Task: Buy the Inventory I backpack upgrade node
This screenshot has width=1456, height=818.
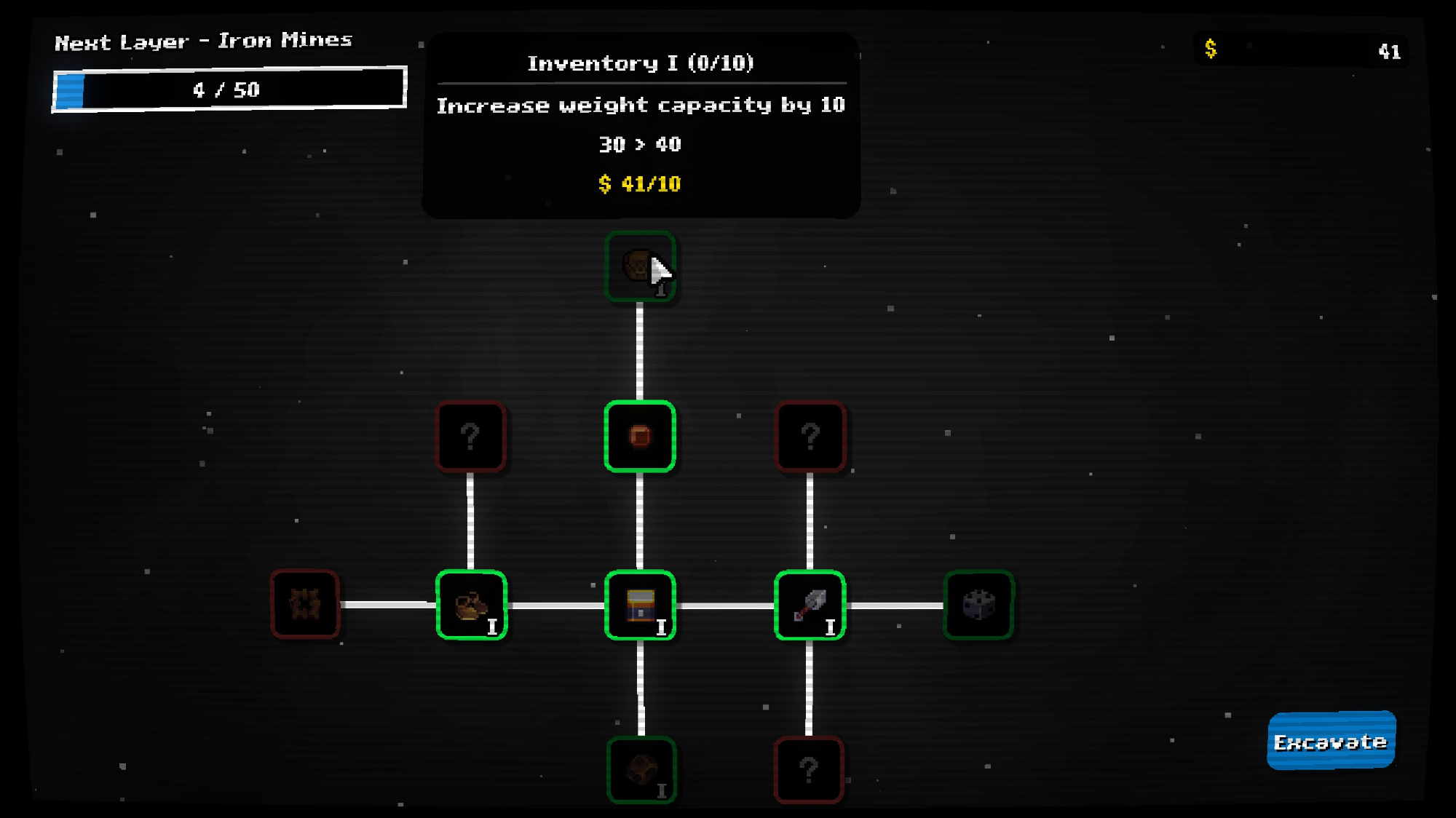Action: pyautogui.click(x=640, y=266)
